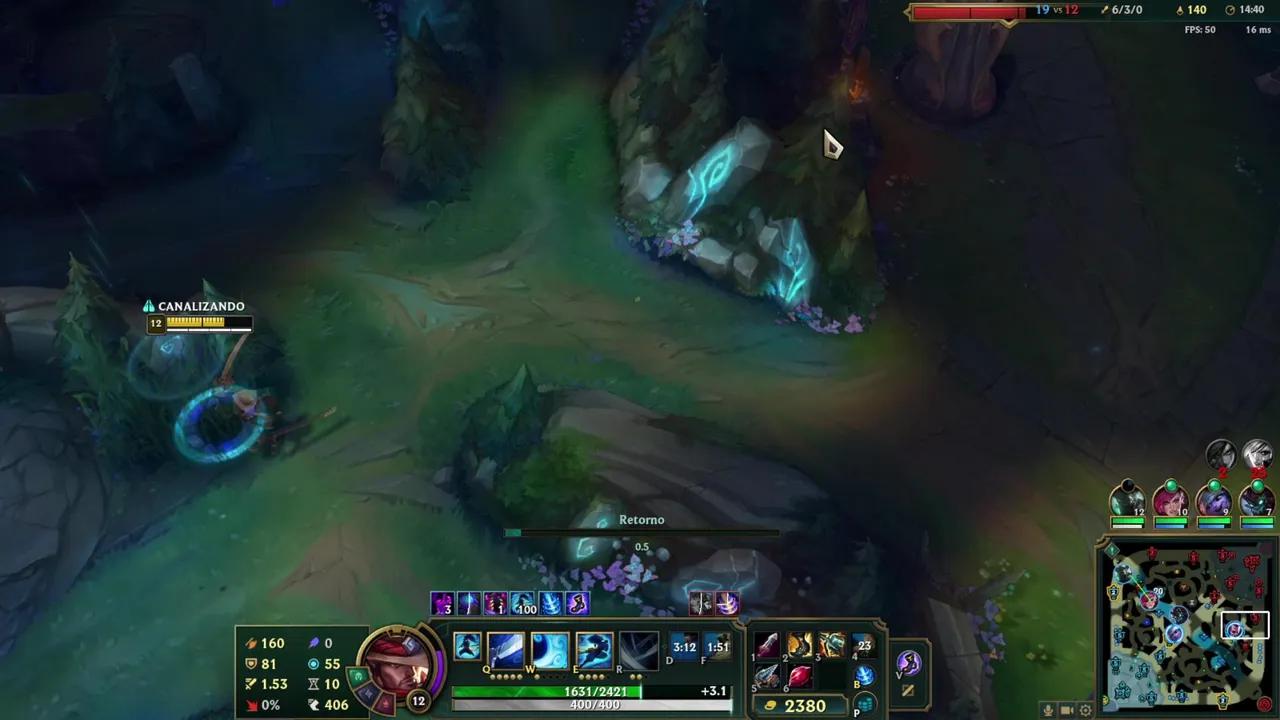Toggle the camera recording icon near the minimap
Viewport: 1280px width, 720px height.
pyautogui.click(x=1067, y=709)
